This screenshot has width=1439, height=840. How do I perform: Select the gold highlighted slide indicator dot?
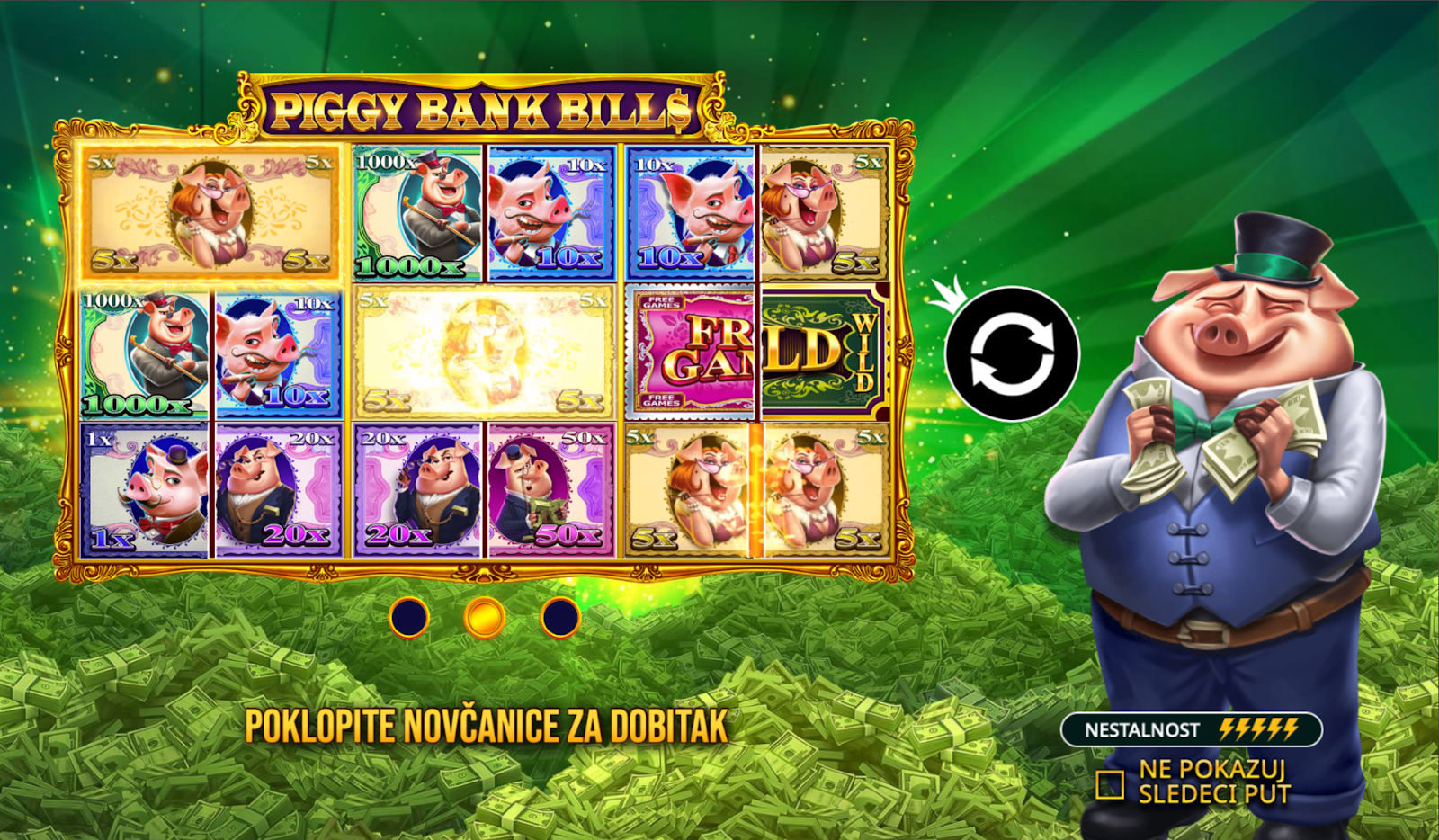[x=485, y=618]
